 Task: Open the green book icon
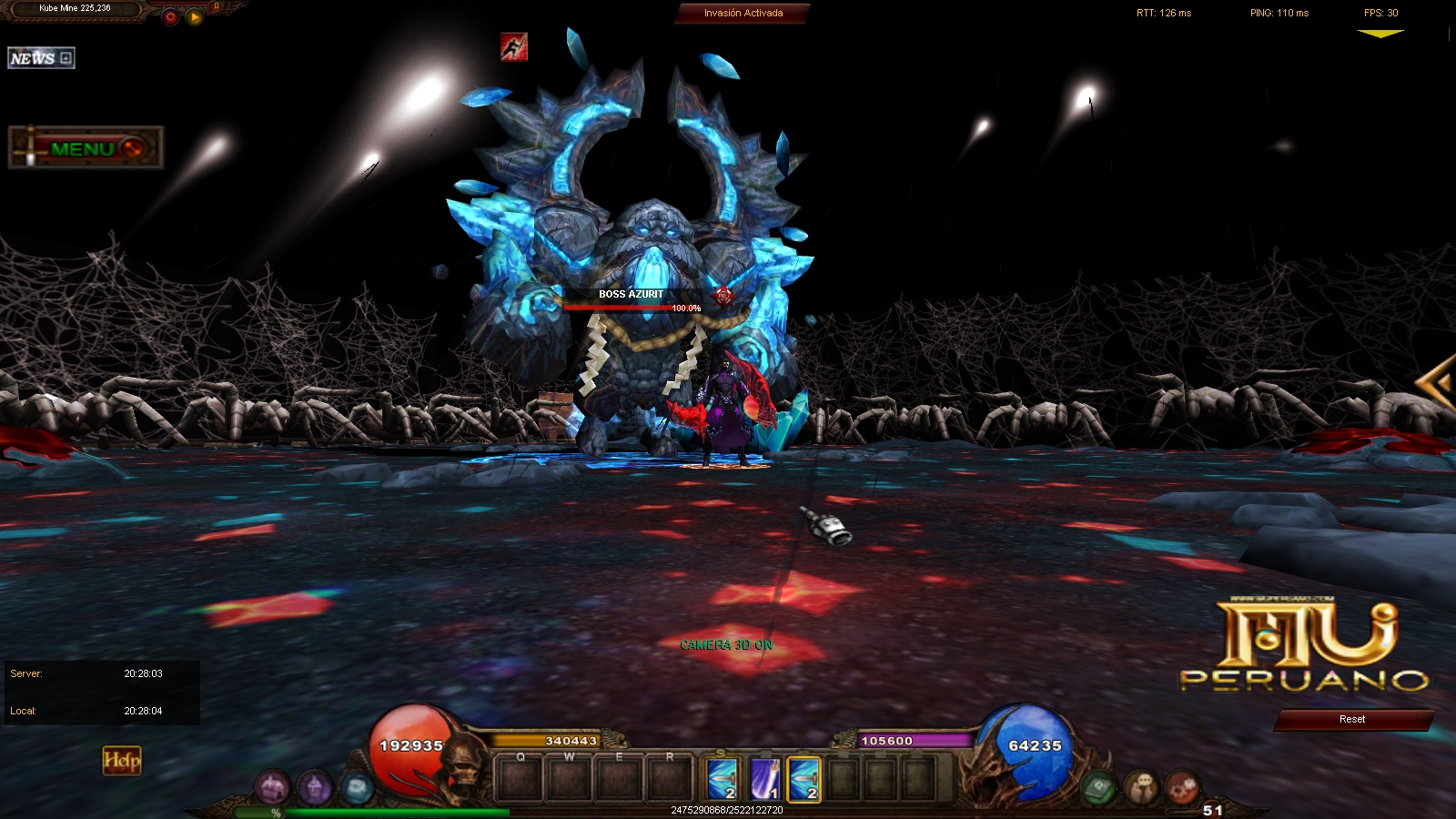pos(1099,786)
